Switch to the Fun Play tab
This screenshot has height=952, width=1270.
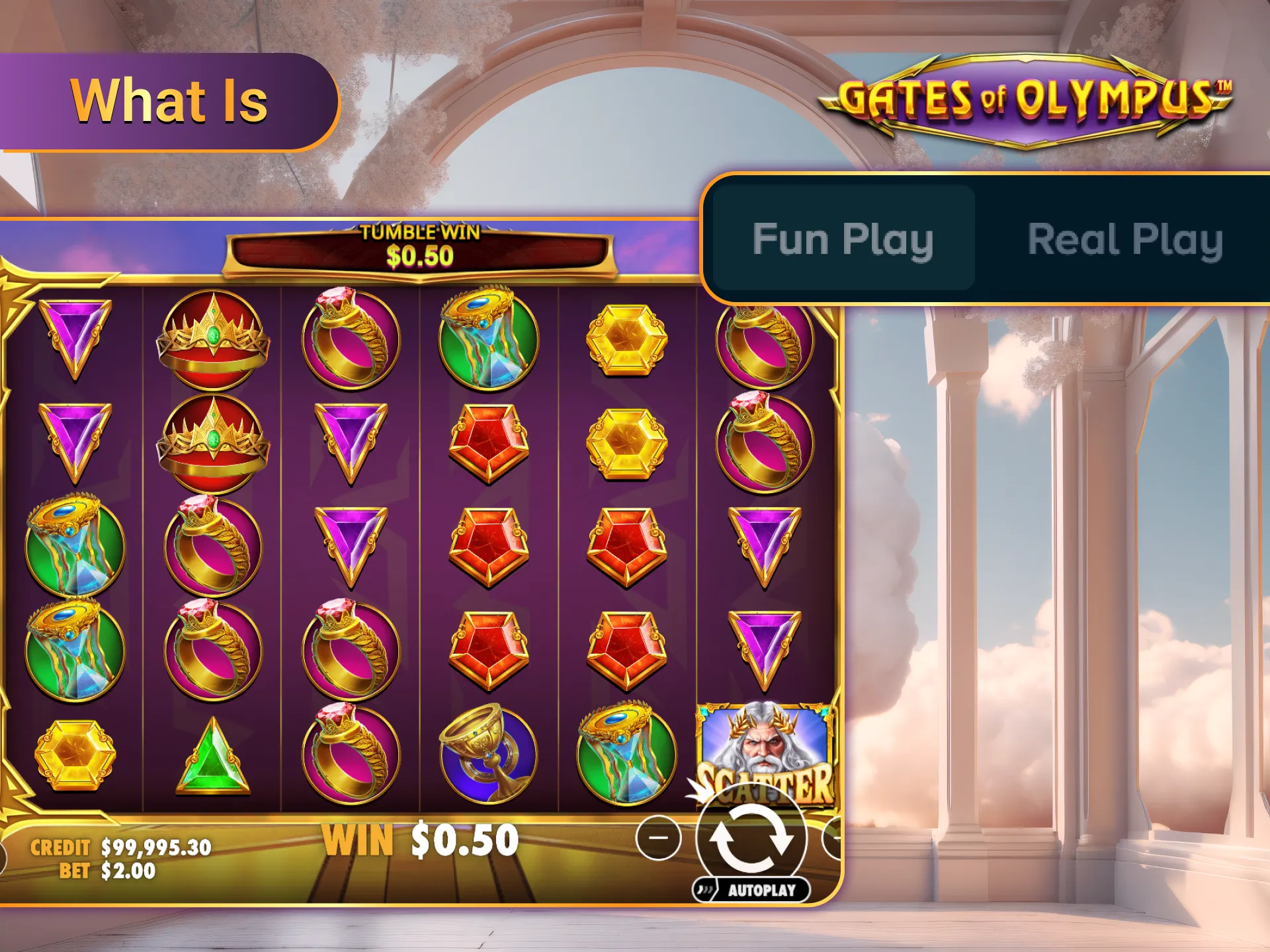coord(843,239)
